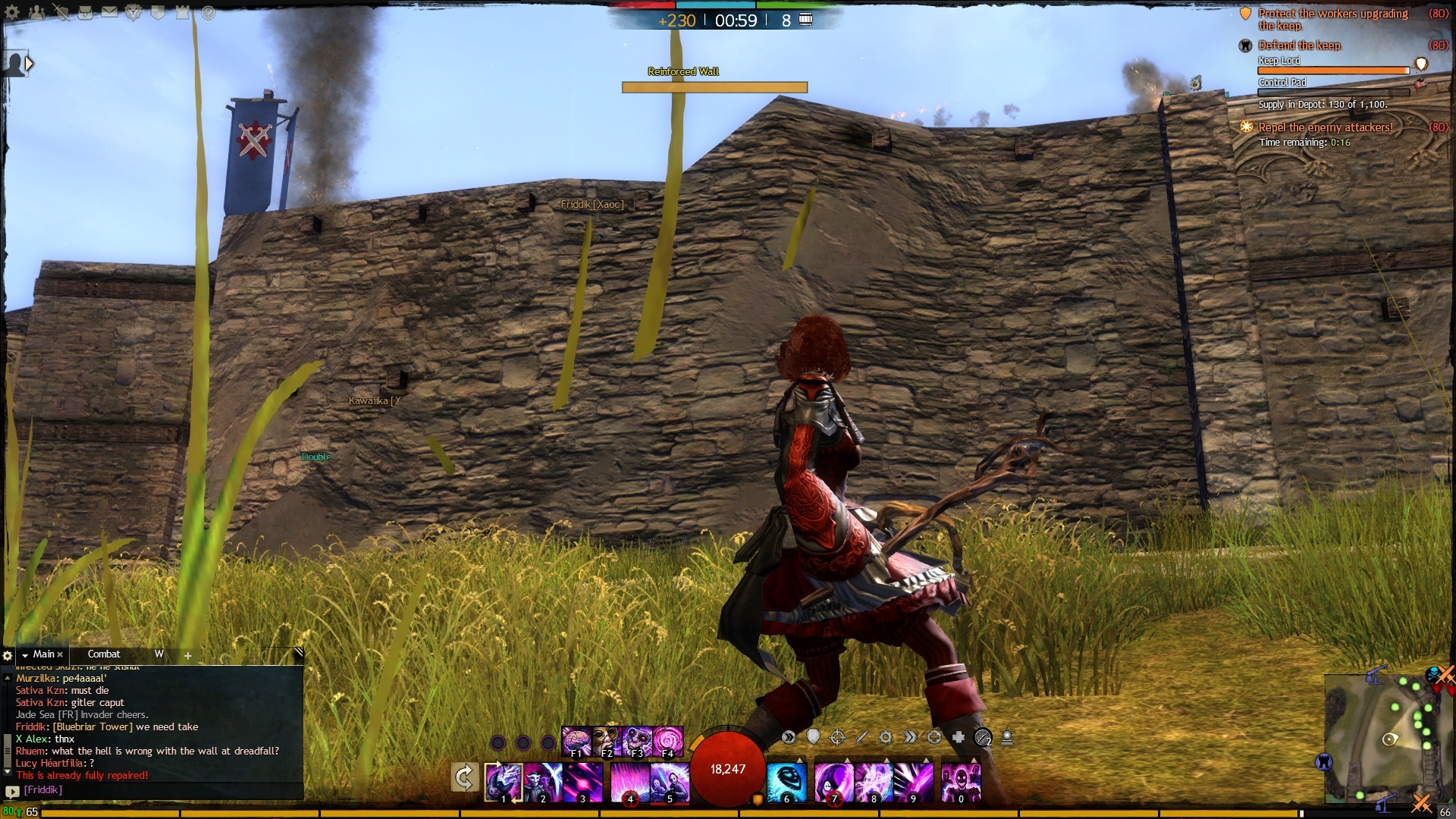
Task: Switch to the Combat chat tab
Action: (104, 654)
